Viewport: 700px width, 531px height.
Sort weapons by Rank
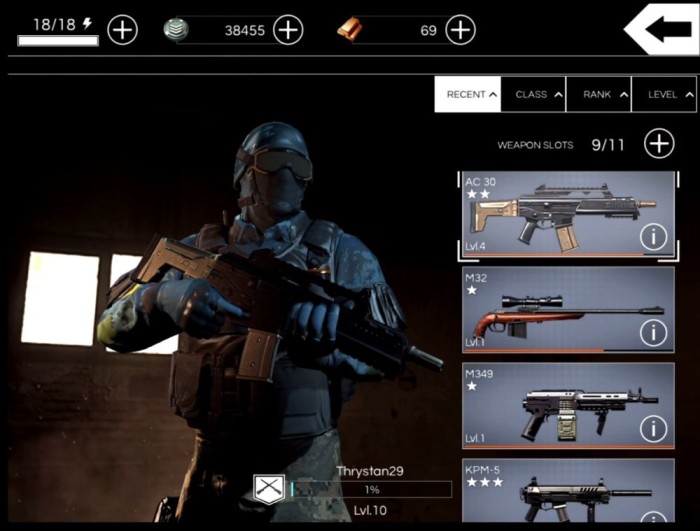(x=599, y=95)
